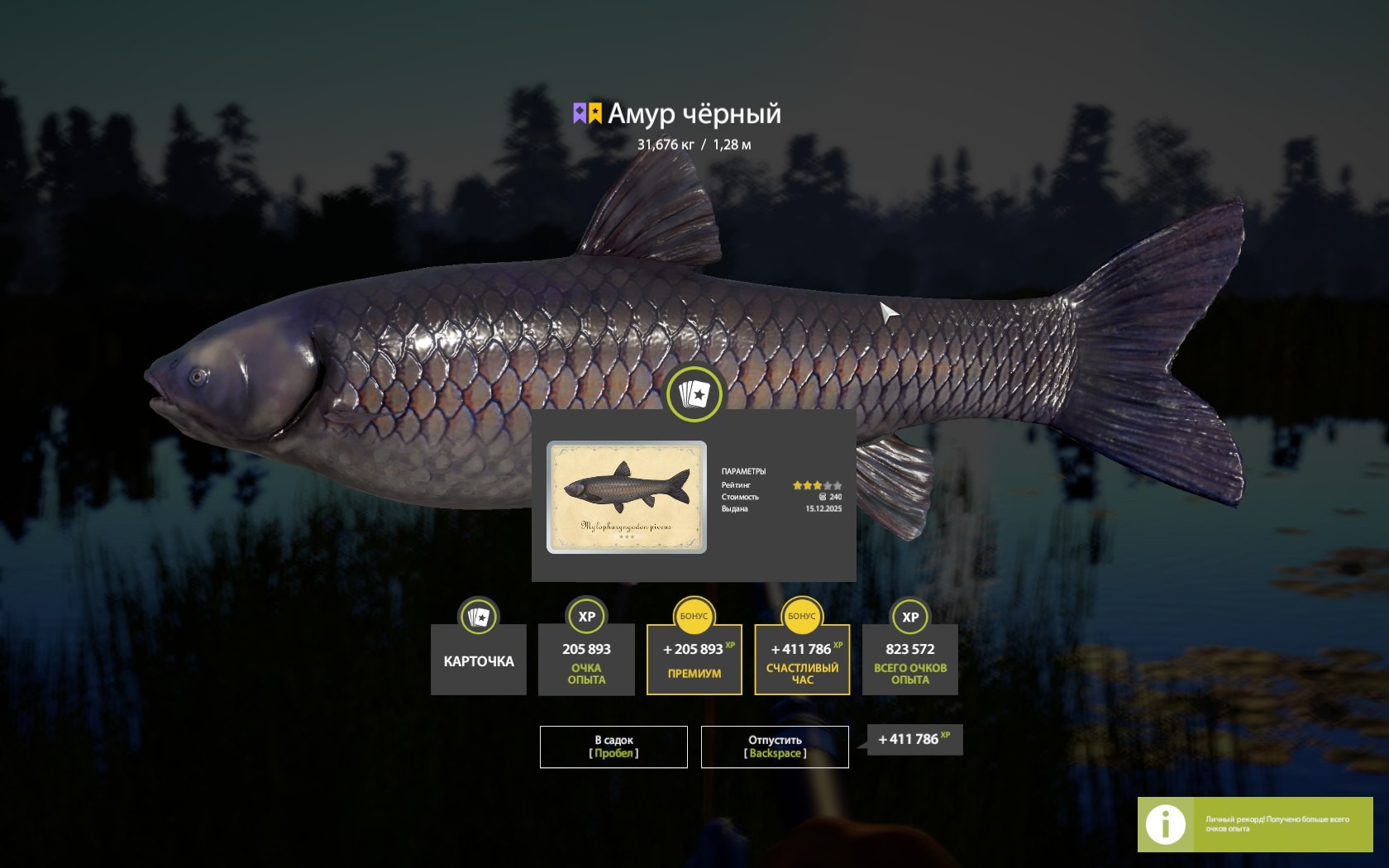Select the Карточка reward tile
The width and height of the screenshot is (1389, 868).
tap(478, 660)
